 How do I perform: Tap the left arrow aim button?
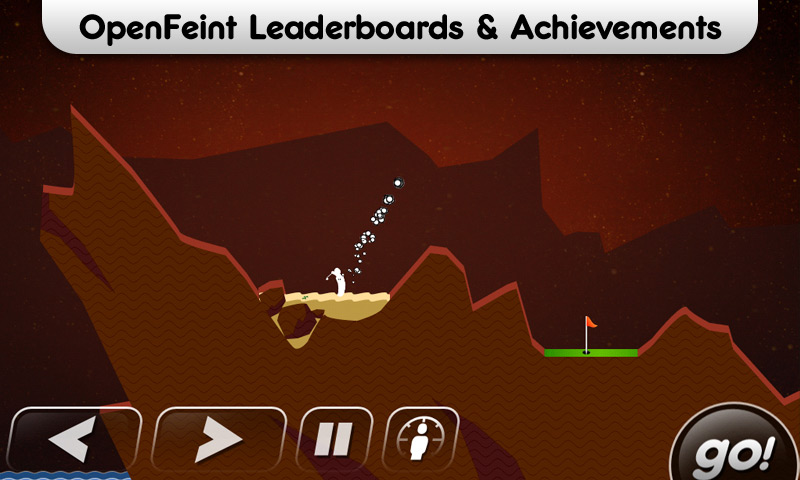click(75, 438)
